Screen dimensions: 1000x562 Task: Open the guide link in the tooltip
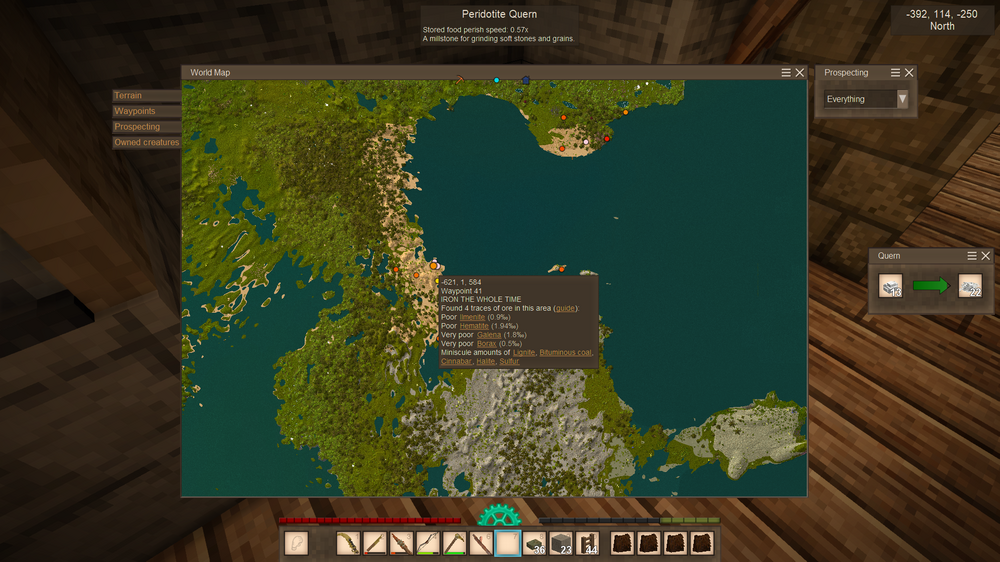click(x=565, y=308)
